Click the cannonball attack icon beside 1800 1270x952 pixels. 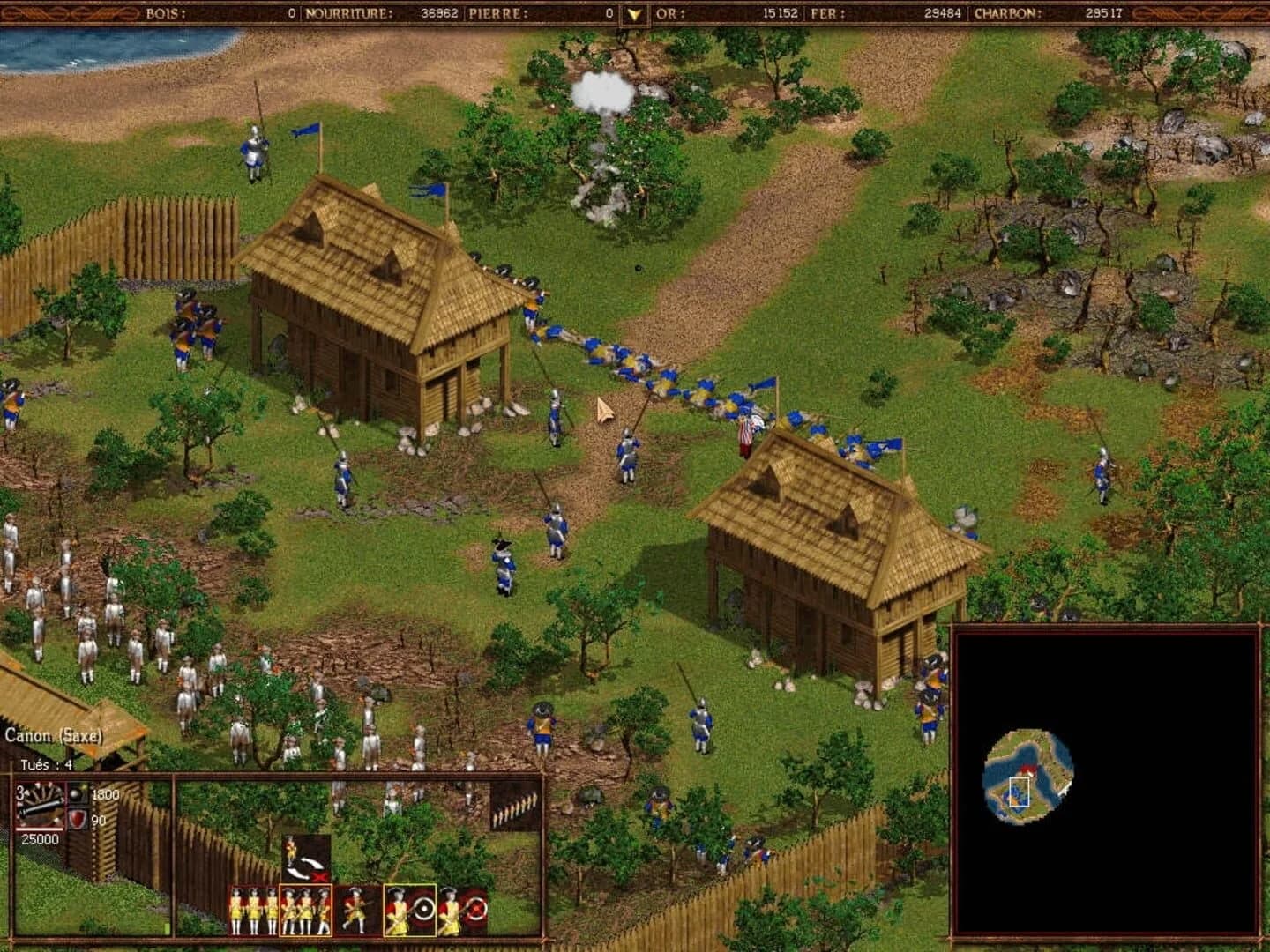(x=76, y=794)
